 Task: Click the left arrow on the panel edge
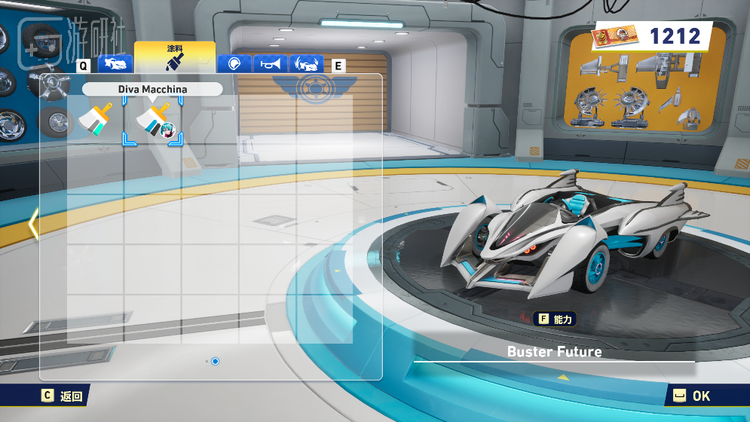coord(33,224)
